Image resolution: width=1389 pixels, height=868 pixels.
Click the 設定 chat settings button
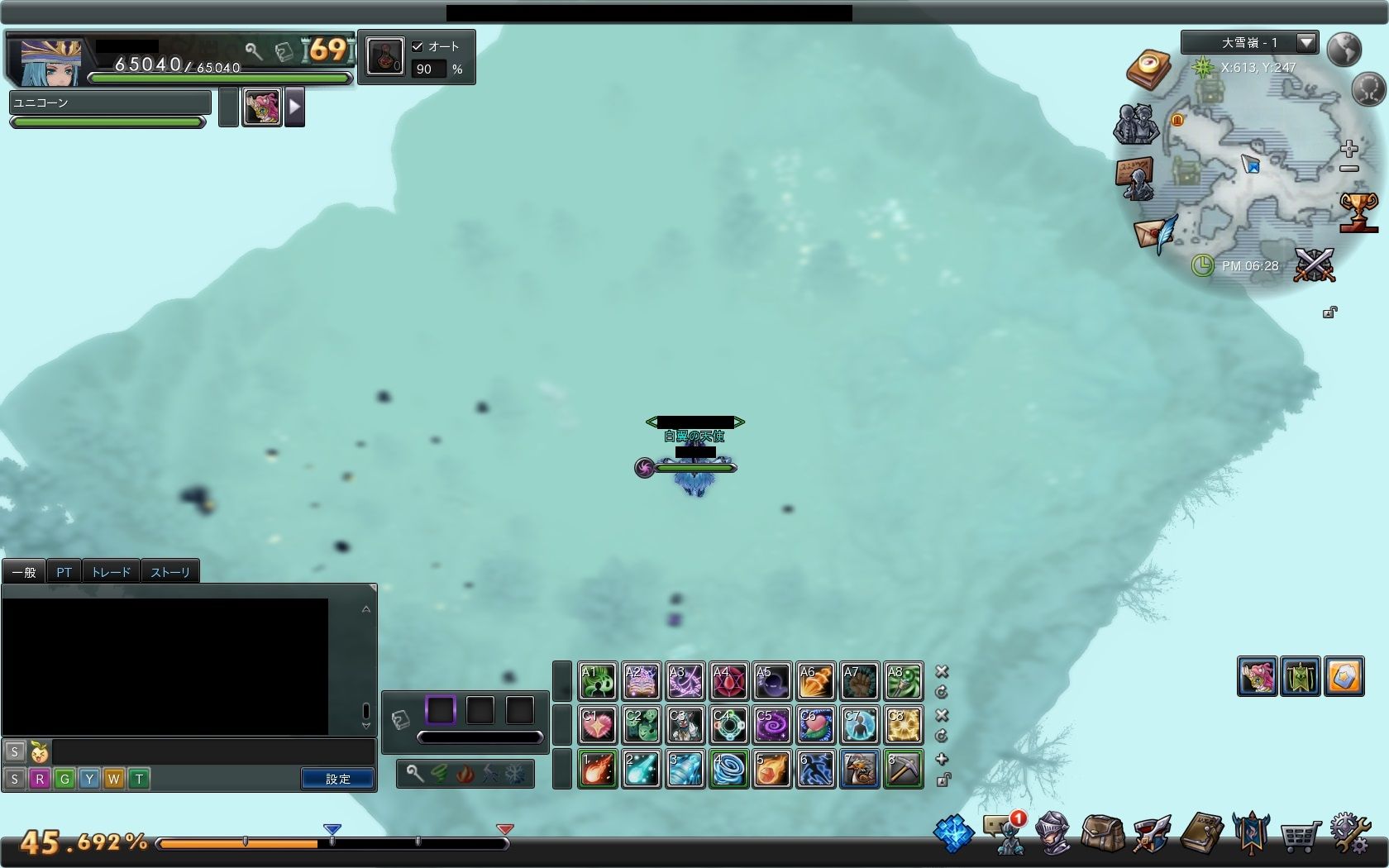(337, 779)
